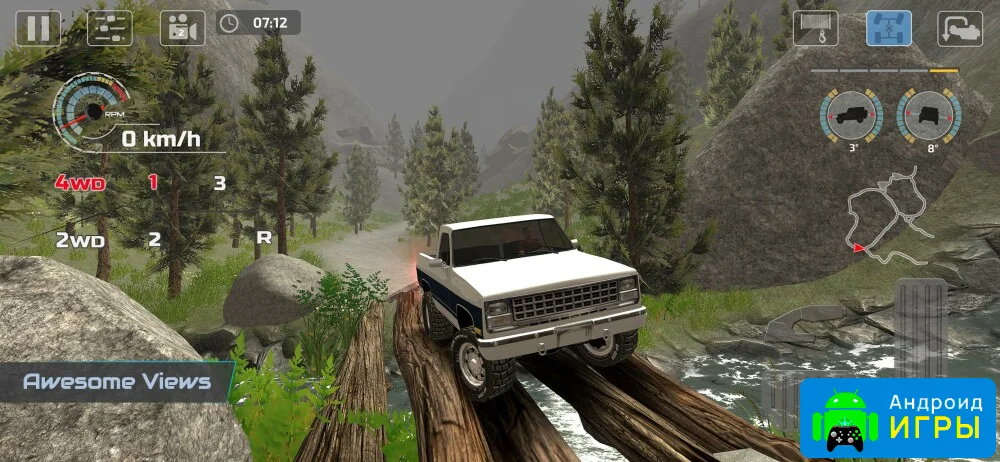Pause the game with the pause button
Viewport: 1000px width, 462px height.
(x=38, y=27)
